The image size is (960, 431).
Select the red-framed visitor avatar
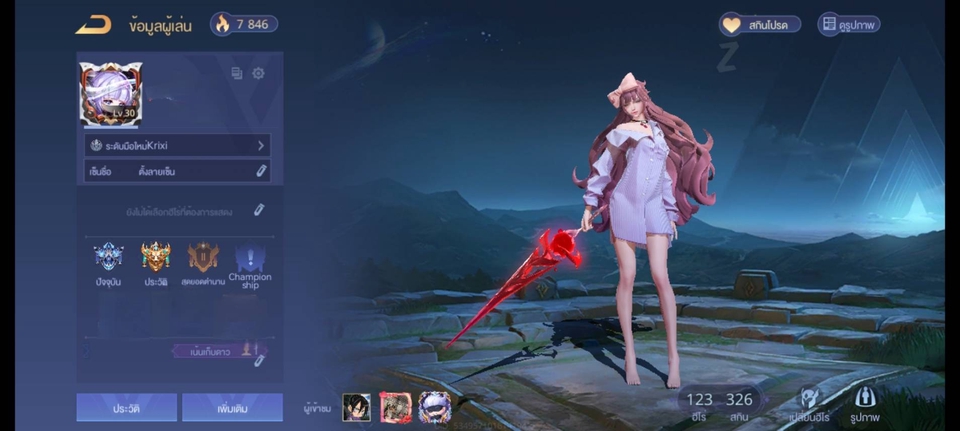(x=395, y=406)
